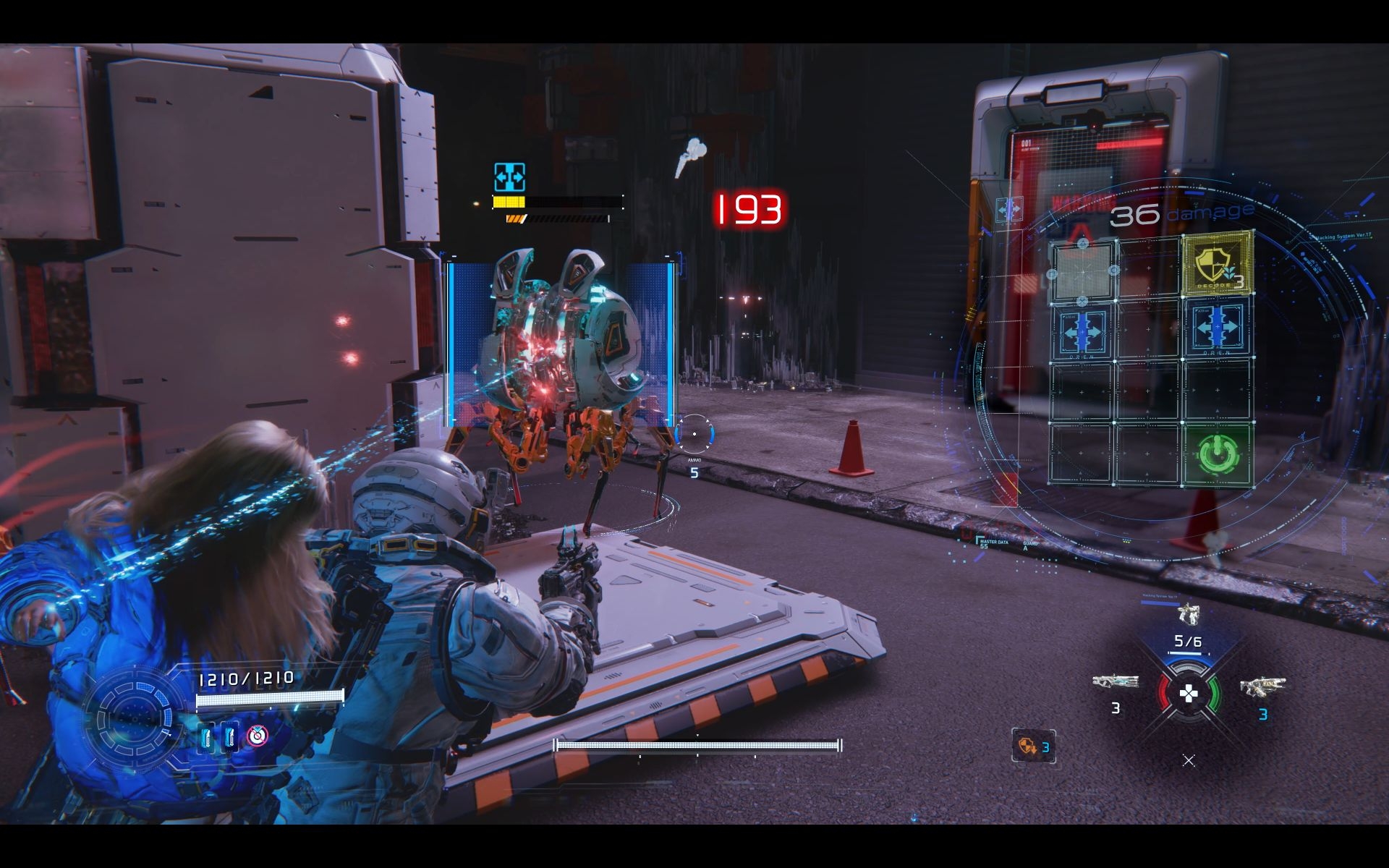
Task: Click the blue arrows icon above enemy bar
Action: tap(509, 177)
